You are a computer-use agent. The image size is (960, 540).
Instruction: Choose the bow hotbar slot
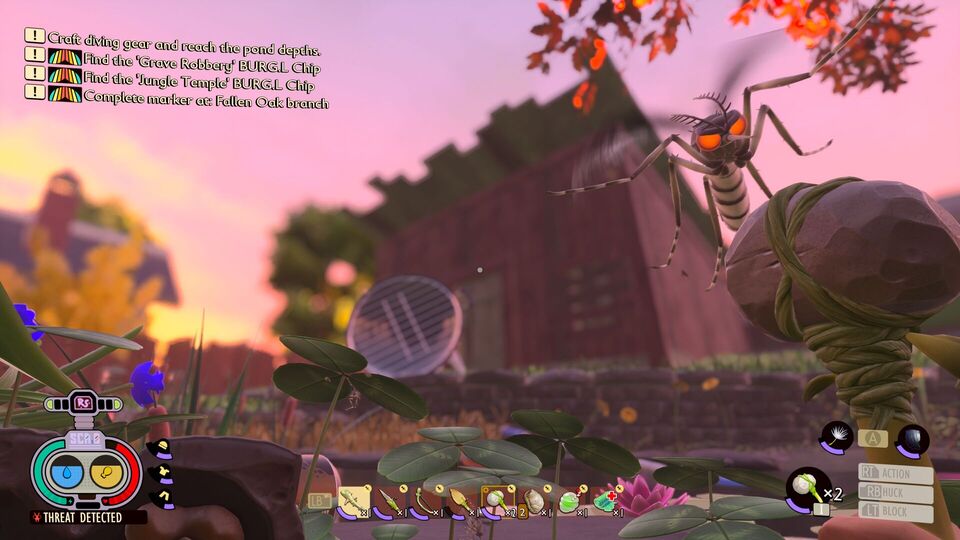click(425, 499)
